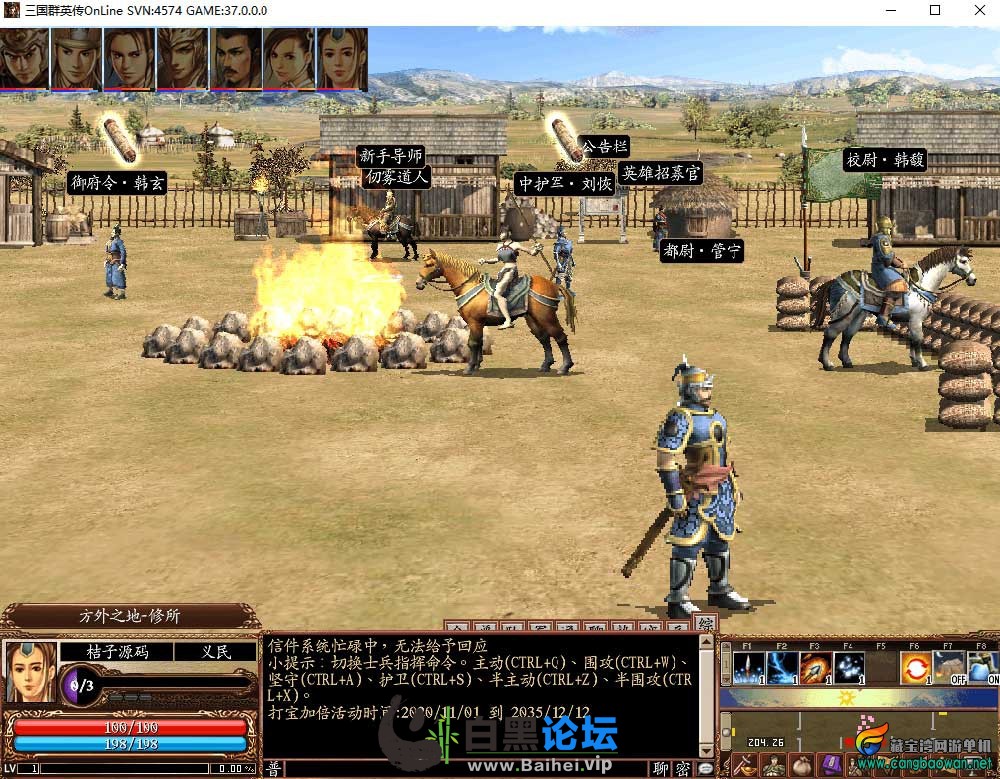Trigger the F4 frost sparkle skill
The width and height of the screenshot is (1000, 779).
[x=849, y=667]
